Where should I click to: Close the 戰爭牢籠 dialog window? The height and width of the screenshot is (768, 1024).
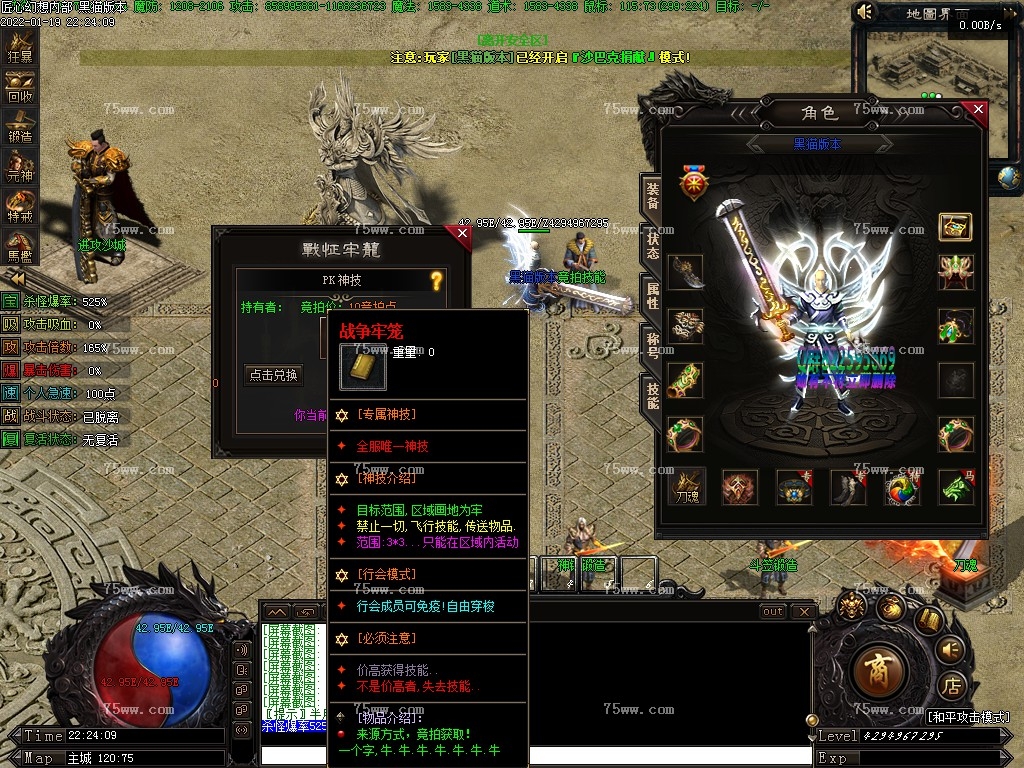point(461,234)
